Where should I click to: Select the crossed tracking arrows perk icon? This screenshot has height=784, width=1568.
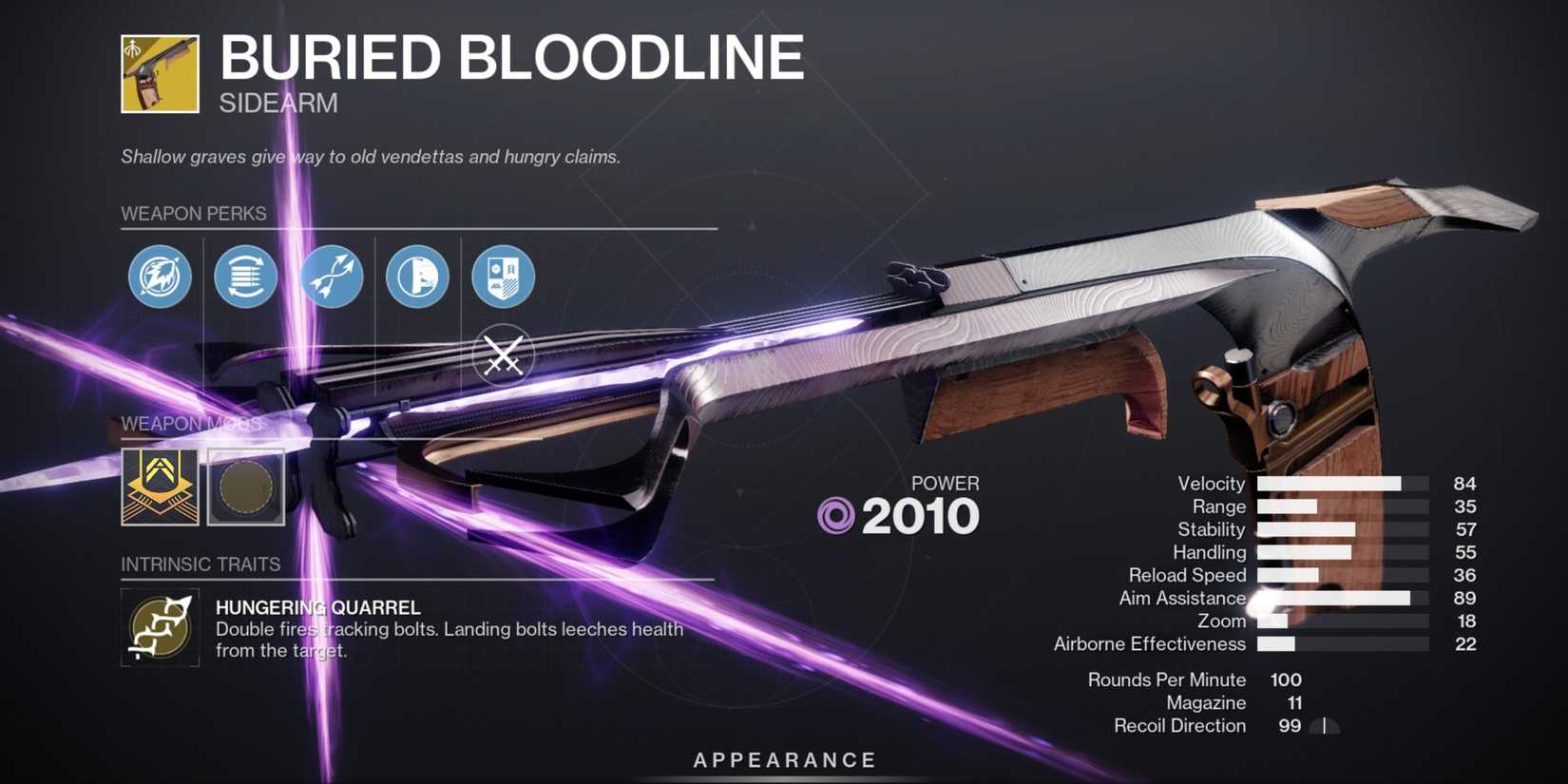pyautogui.click(x=331, y=277)
